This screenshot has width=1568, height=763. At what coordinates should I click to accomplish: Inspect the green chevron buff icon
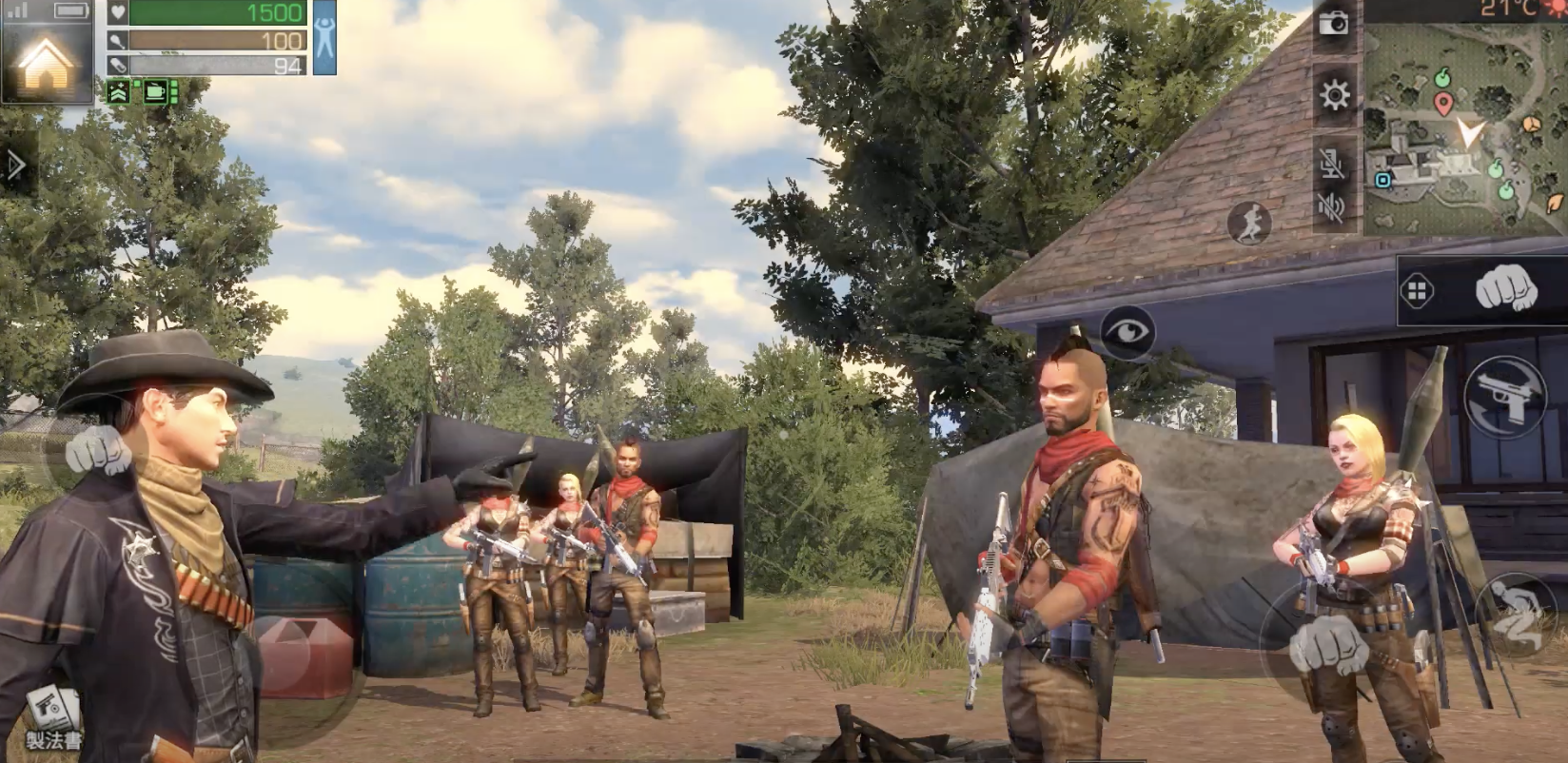point(119,91)
